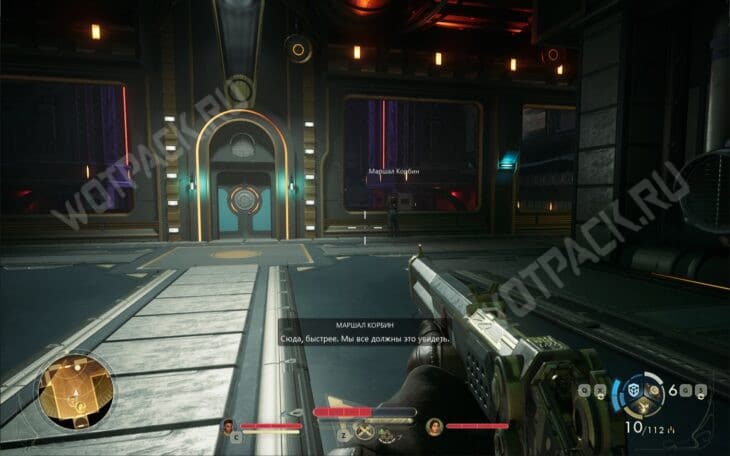Image resolution: width=730 pixels, height=456 pixels.
Task: Click the crossed-tools icon under the health bar
Action: coord(366,431)
